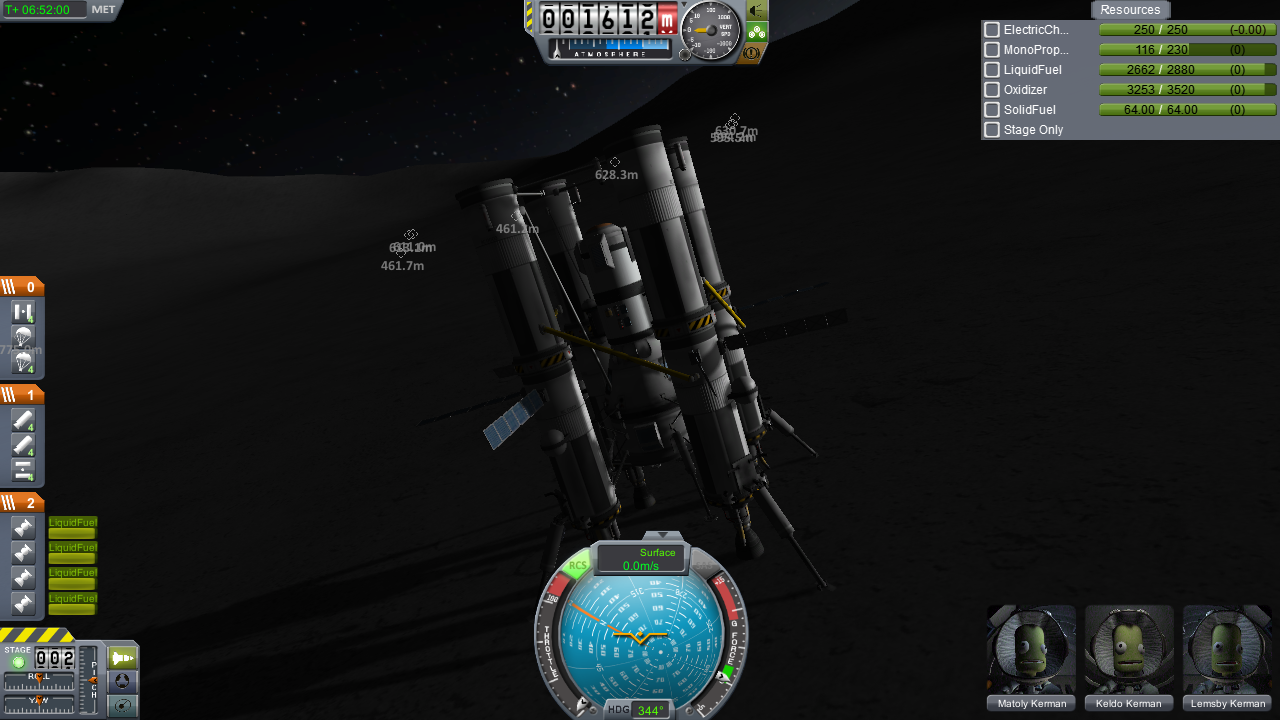Tick the MonoPropellant resource checkbox

pos(992,50)
